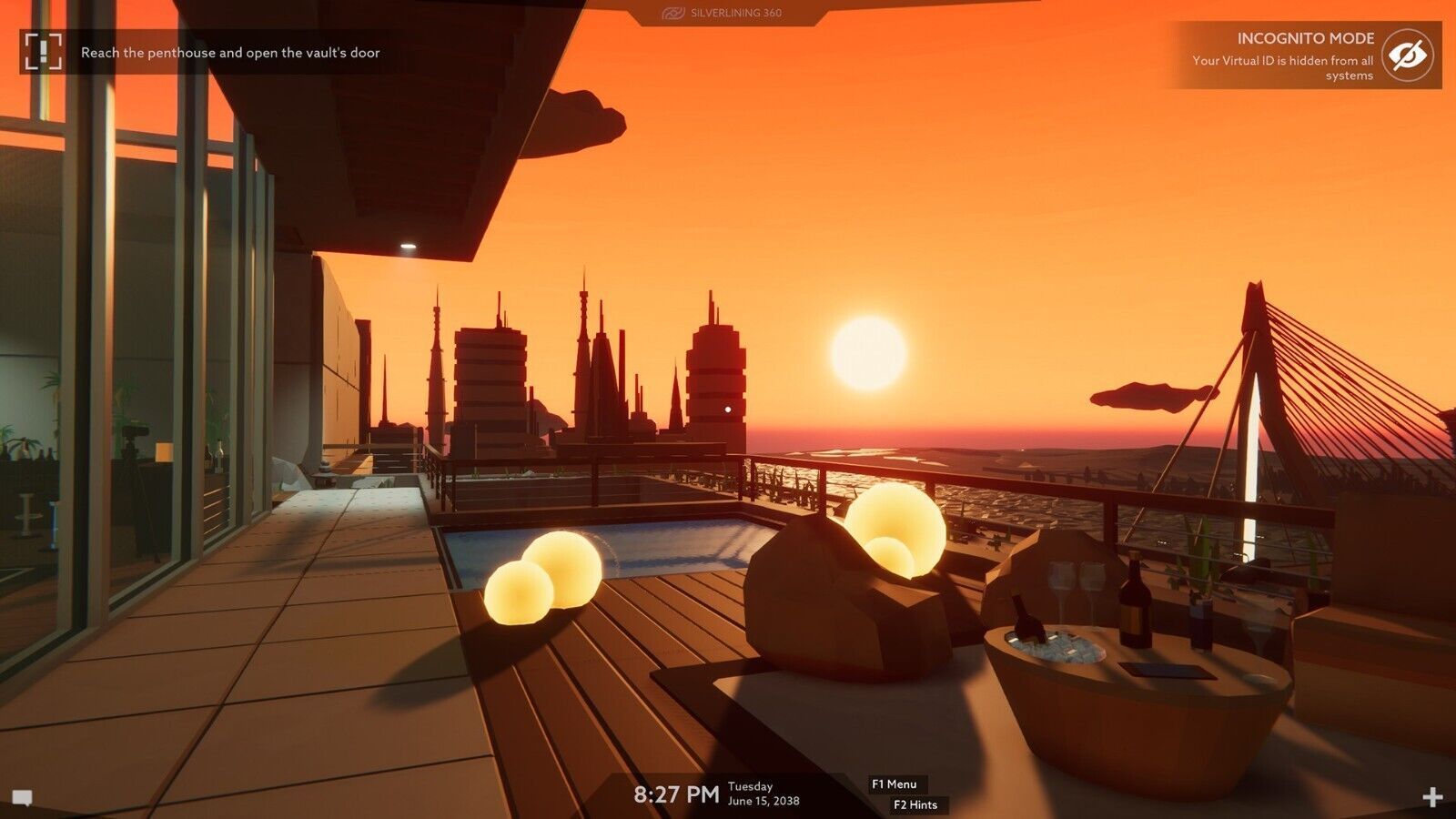Click the plus reticle icon bottom-right
The image size is (1456, 819).
click(1434, 795)
